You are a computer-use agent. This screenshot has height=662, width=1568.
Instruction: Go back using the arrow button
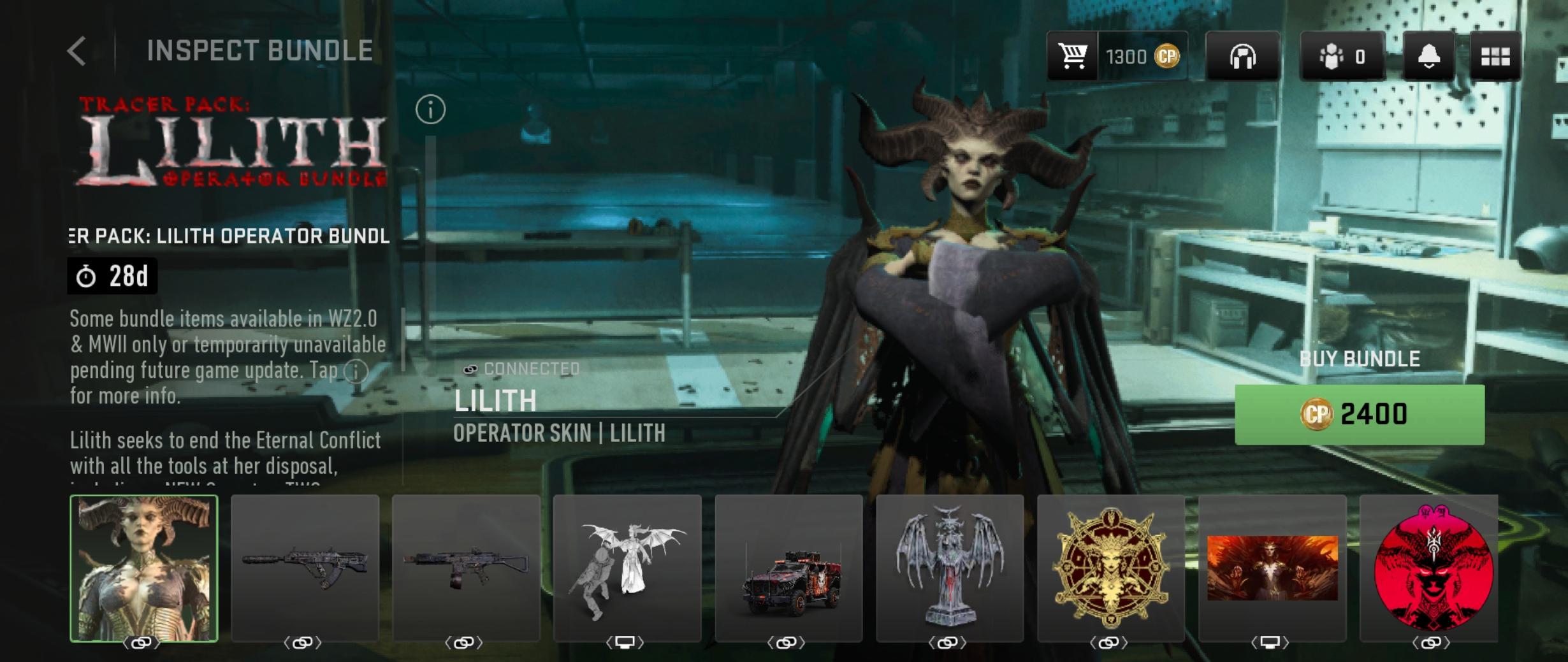(77, 51)
